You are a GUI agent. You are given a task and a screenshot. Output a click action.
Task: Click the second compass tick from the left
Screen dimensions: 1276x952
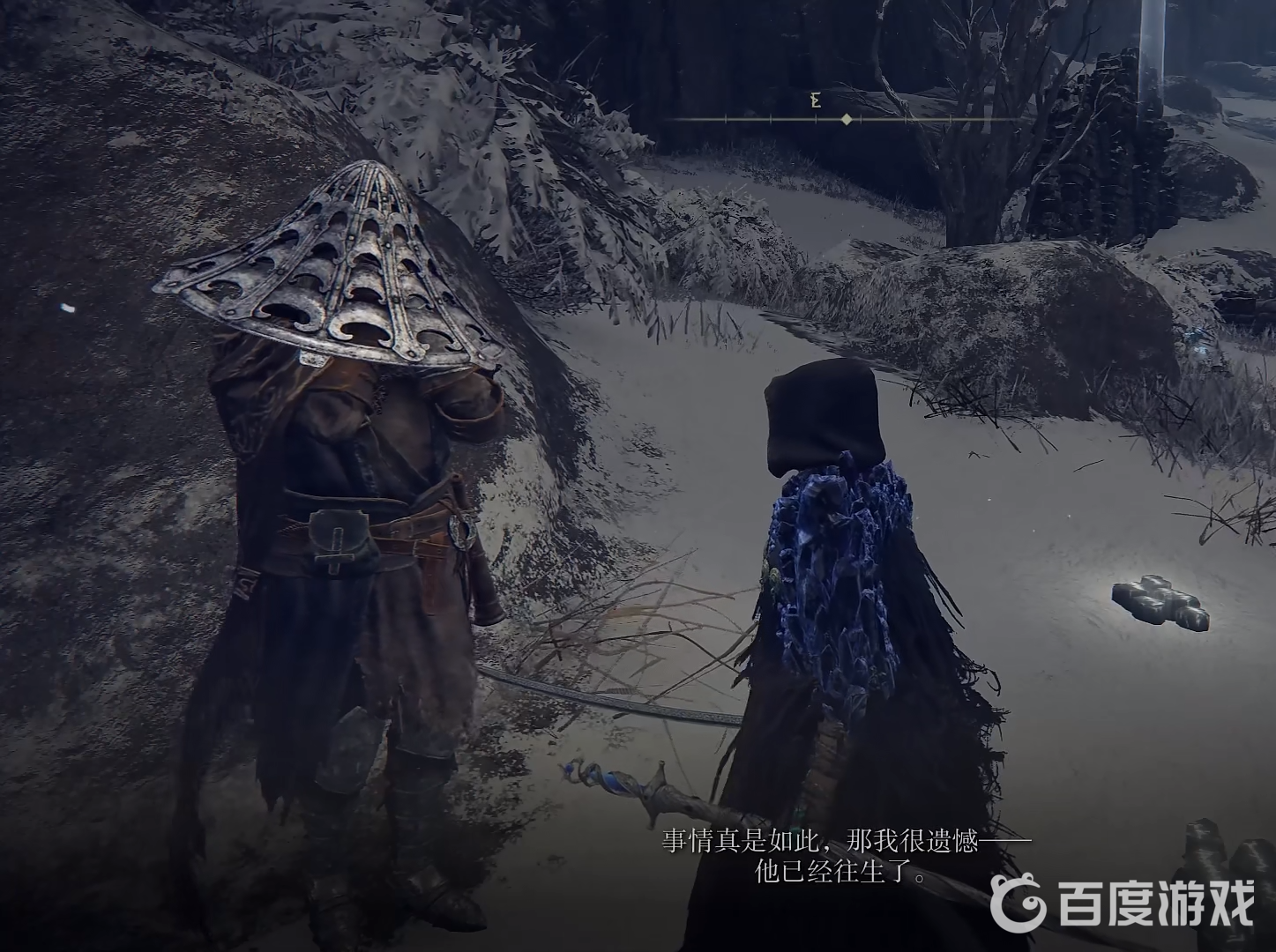(771, 115)
